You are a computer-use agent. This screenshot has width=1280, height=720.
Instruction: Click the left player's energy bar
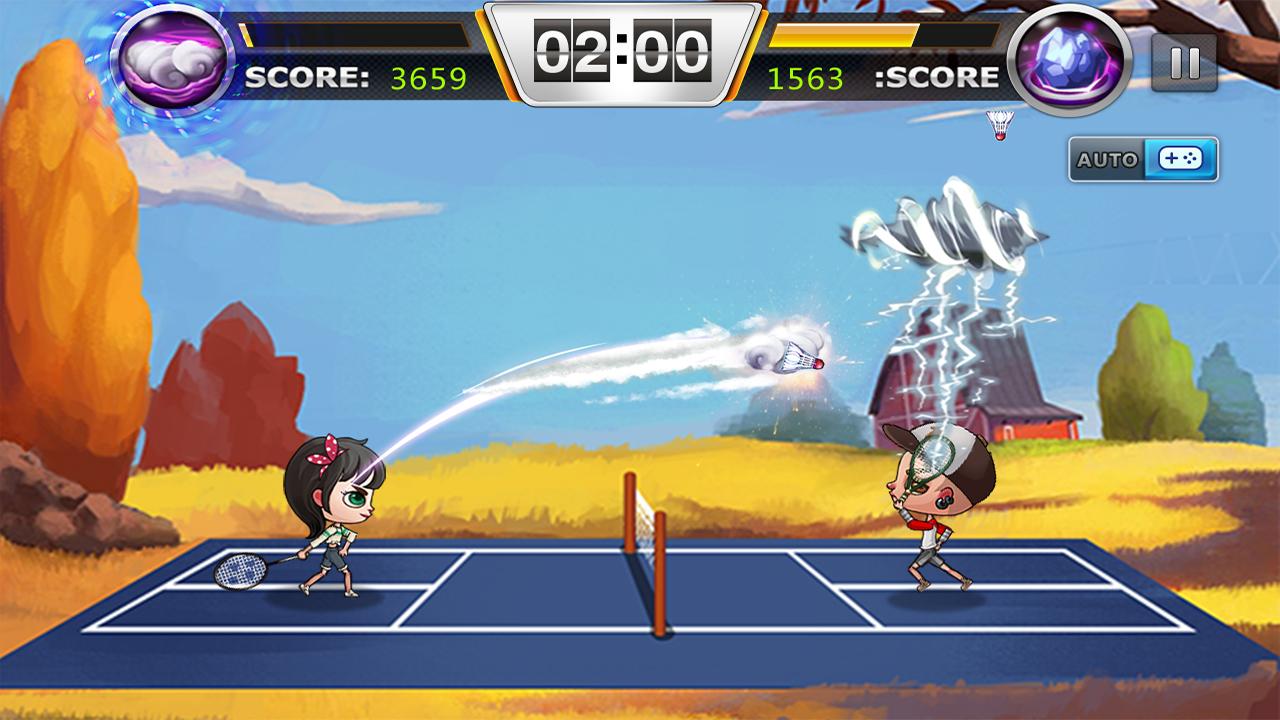(355, 34)
